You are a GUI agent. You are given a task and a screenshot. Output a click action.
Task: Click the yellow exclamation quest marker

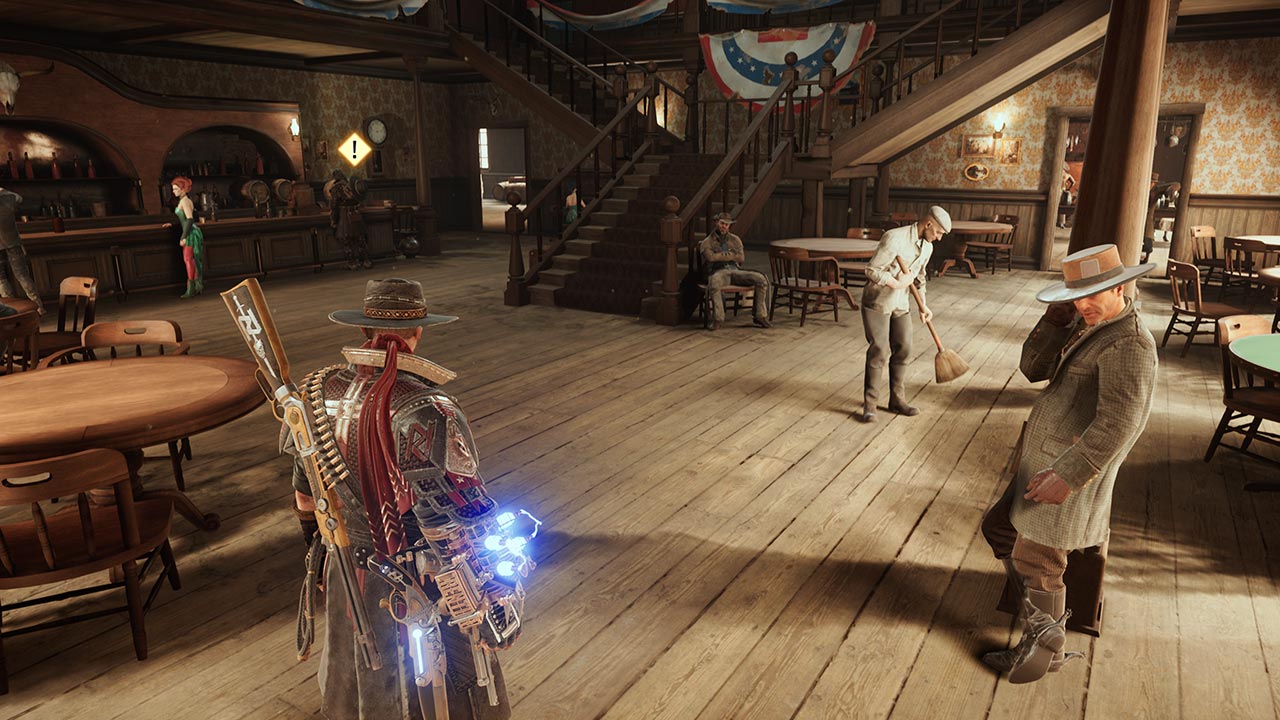coord(354,150)
